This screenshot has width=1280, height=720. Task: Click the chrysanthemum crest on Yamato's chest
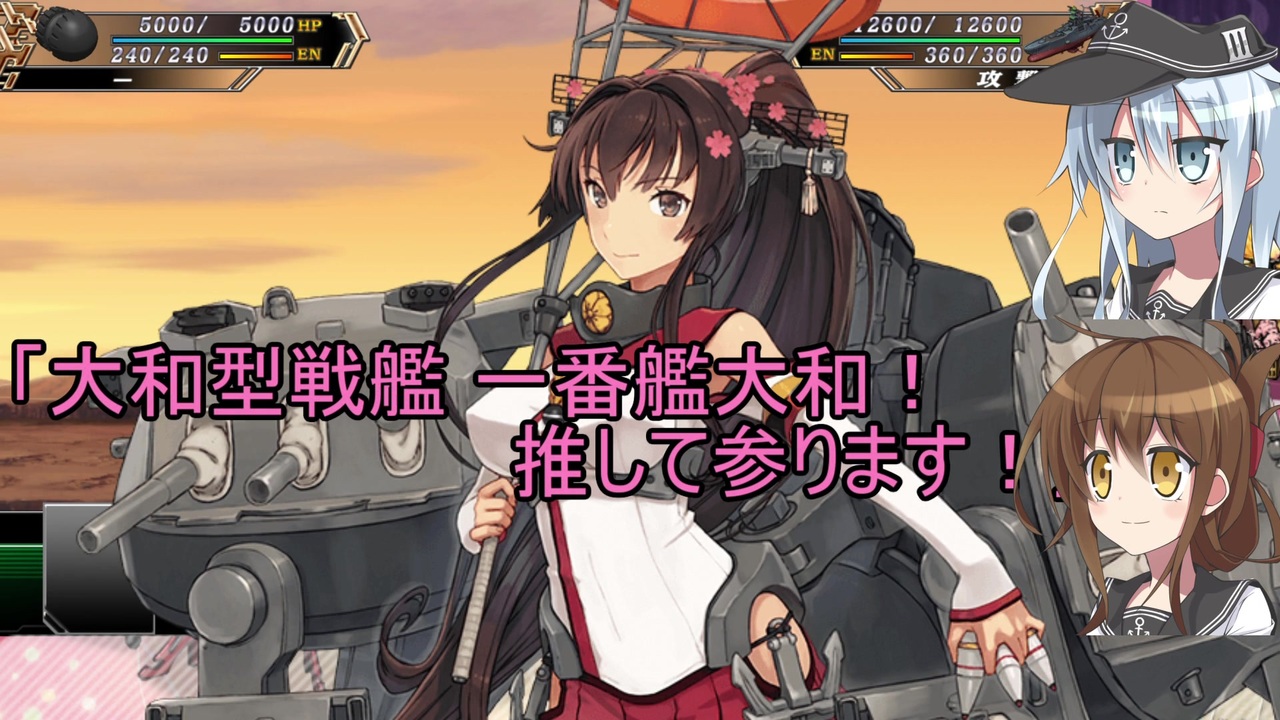point(597,312)
